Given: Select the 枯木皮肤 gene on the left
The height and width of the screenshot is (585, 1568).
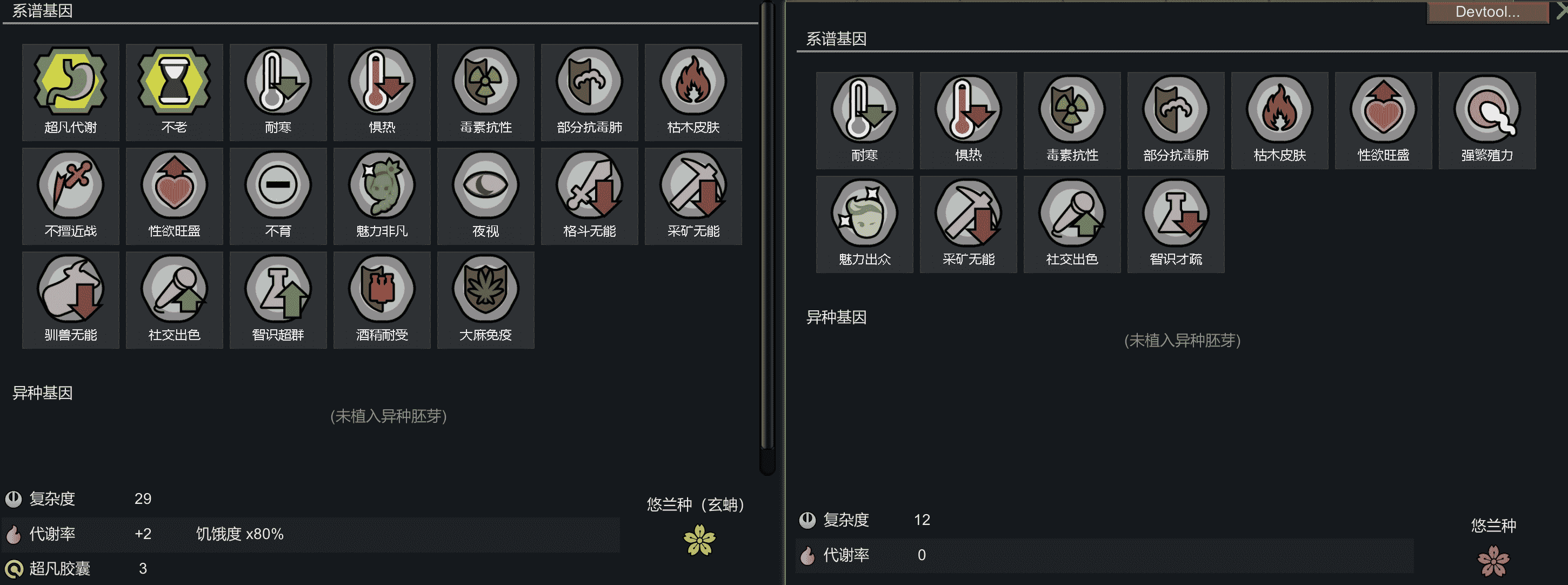Looking at the screenshot, I should 693,91.
